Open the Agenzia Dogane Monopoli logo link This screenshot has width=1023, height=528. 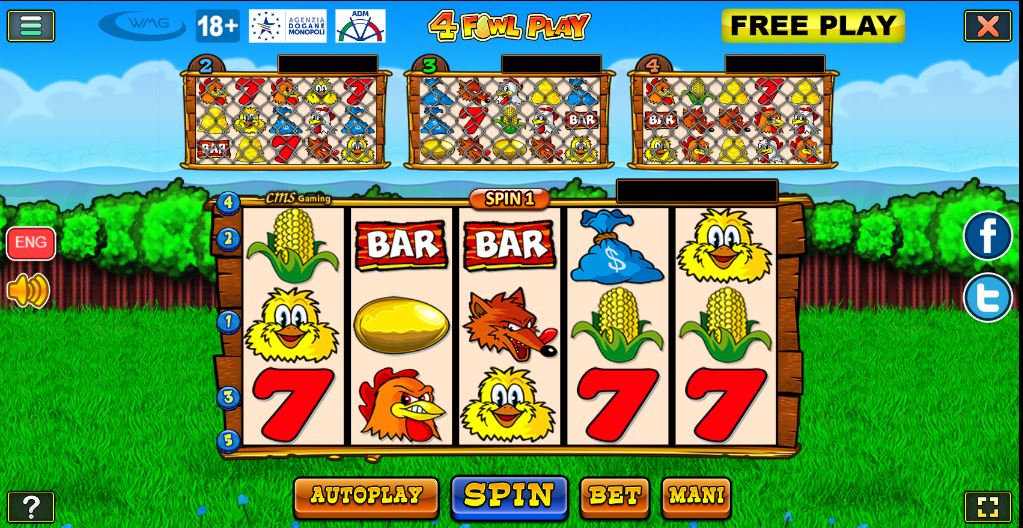click(x=285, y=26)
